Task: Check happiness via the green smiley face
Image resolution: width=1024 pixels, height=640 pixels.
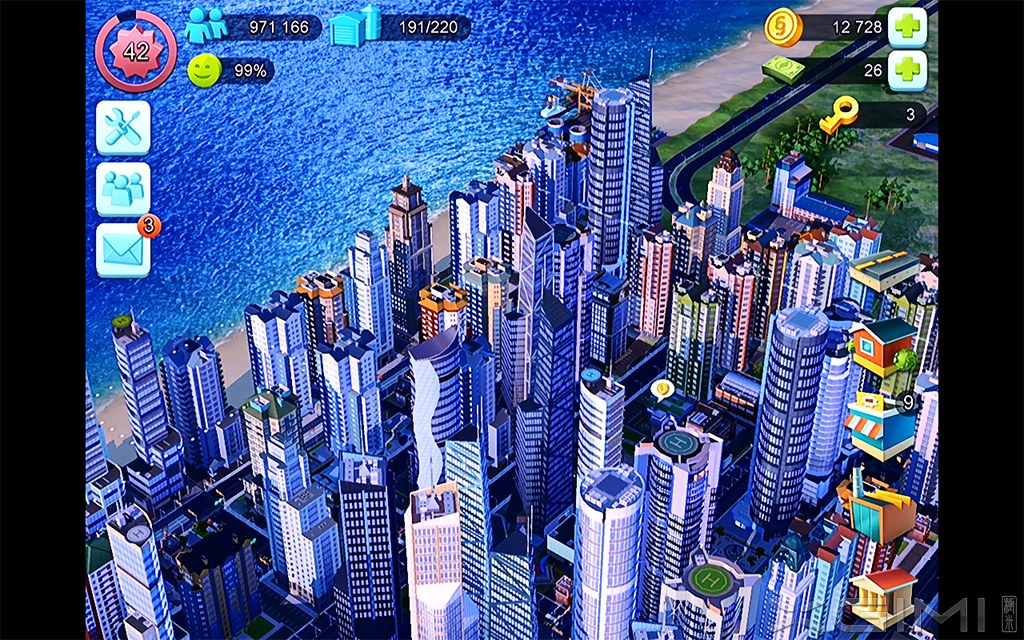Action: [x=204, y=70]
